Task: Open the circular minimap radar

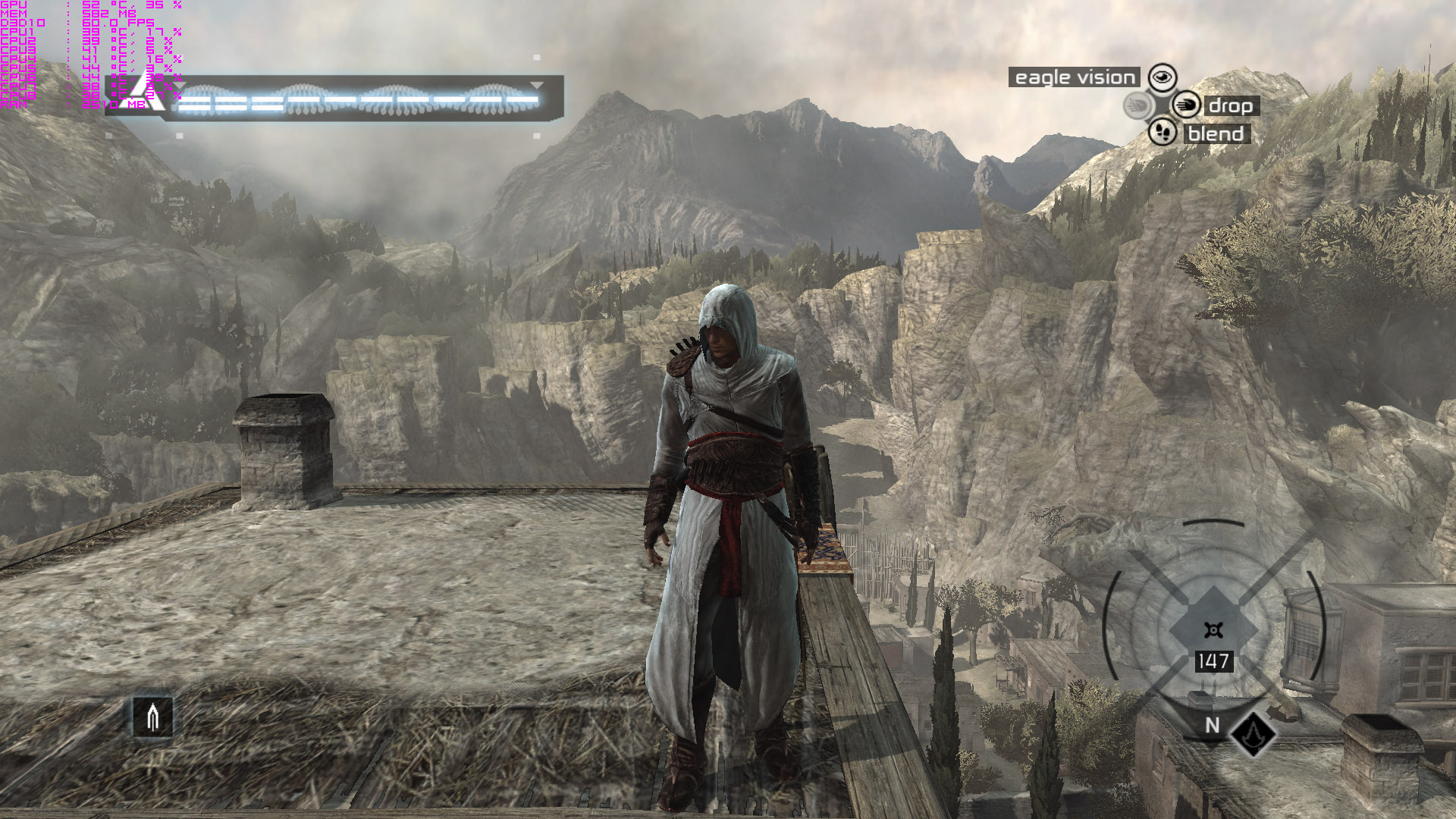Action: point(1213,629)
